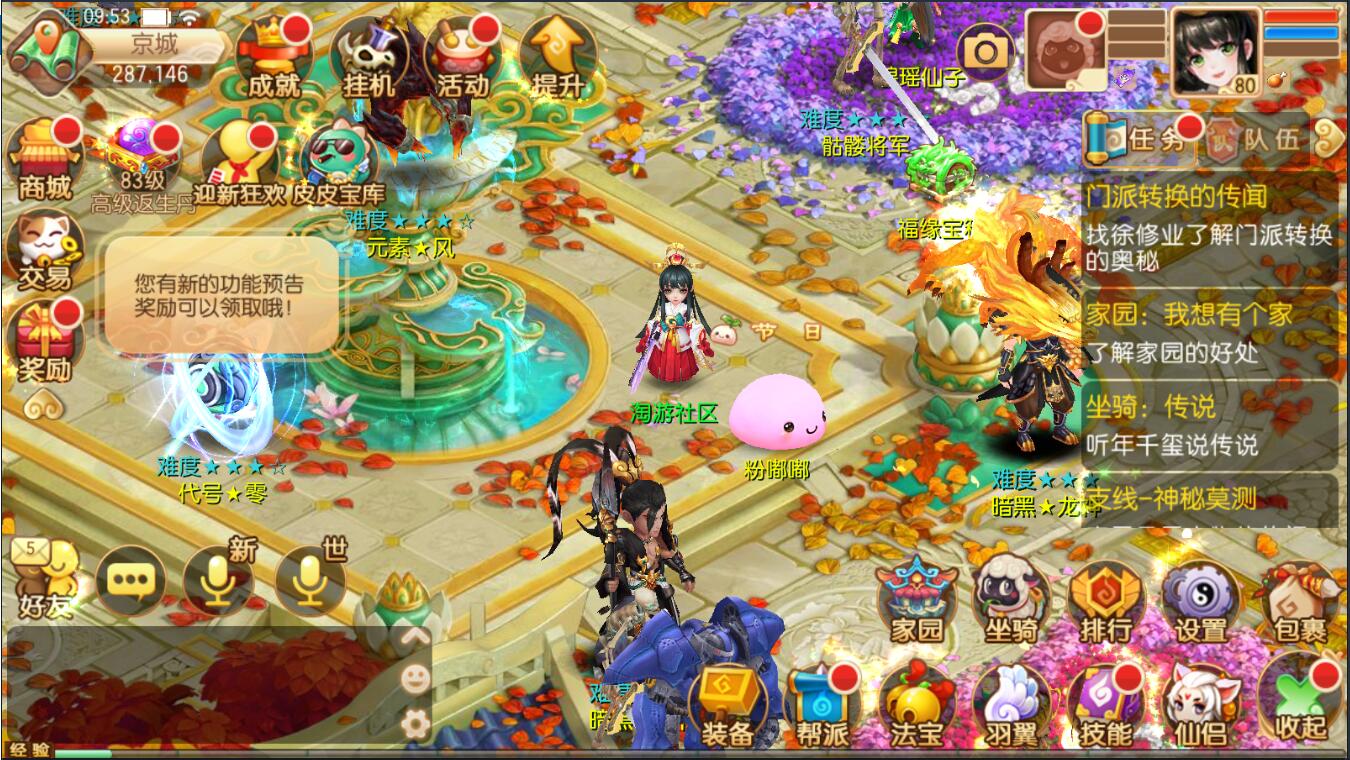Open the 包裹 bag inventory
Viewport: 1350px width, 760px height.
(x=1297, y=600)
